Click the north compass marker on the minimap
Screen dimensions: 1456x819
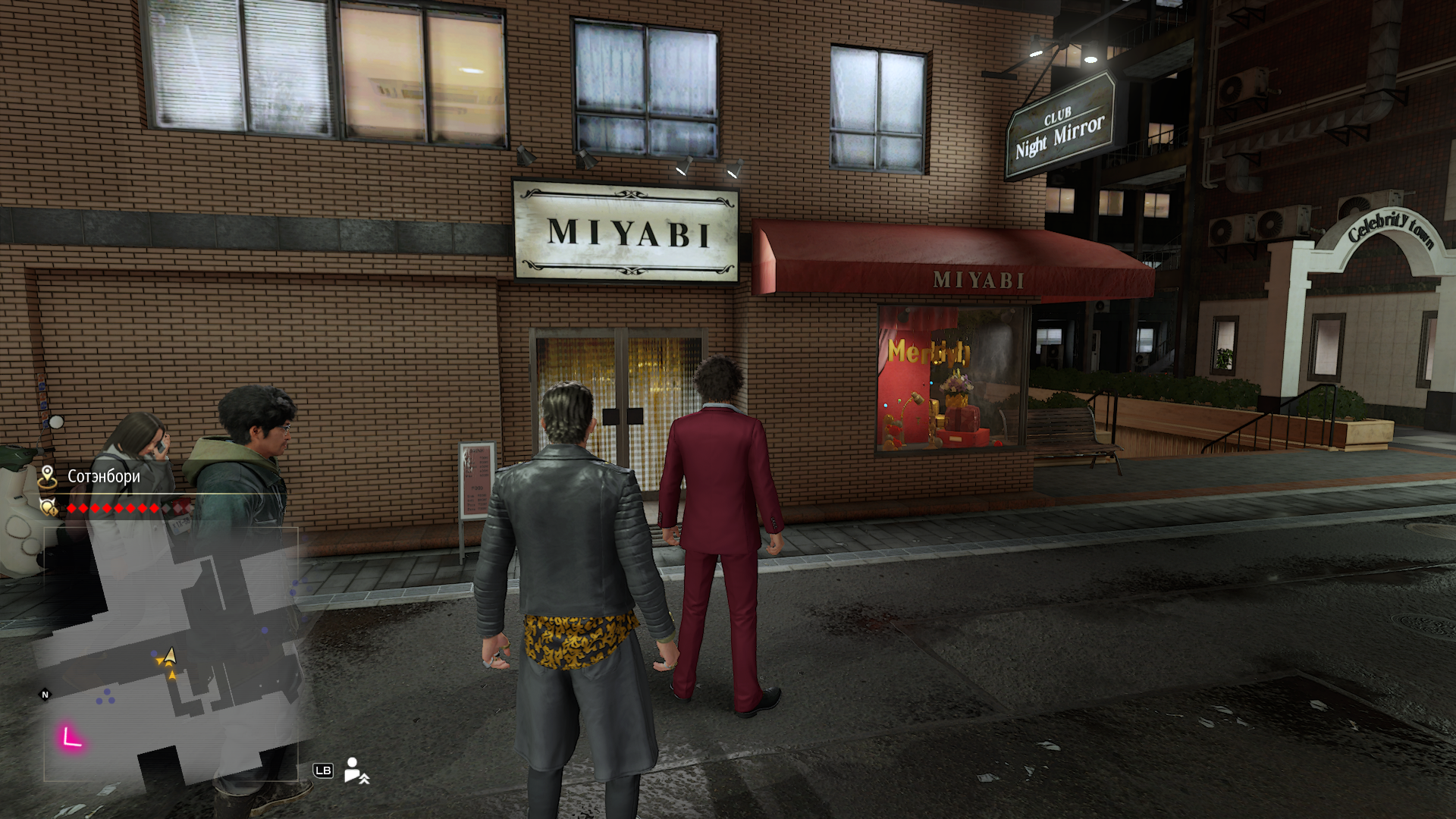[x=45, y=695]
